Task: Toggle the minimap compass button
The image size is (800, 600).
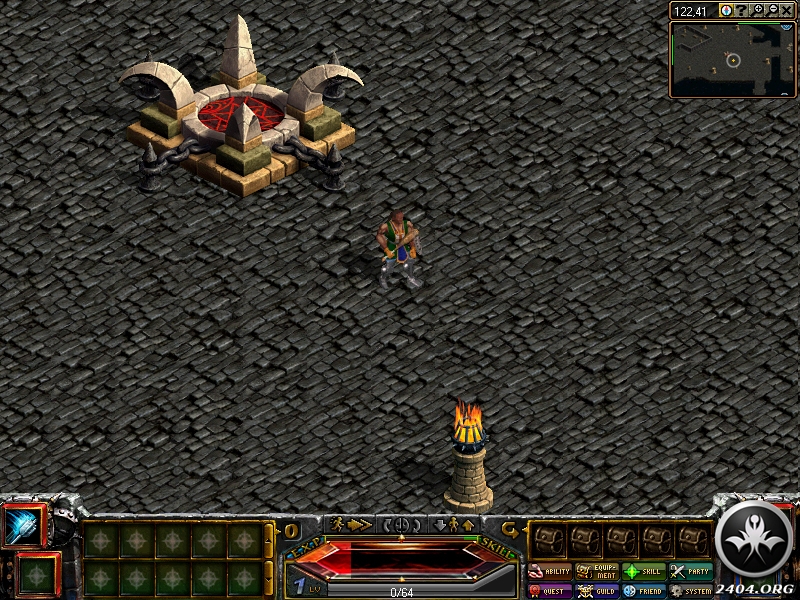Action: coord(727,10)
